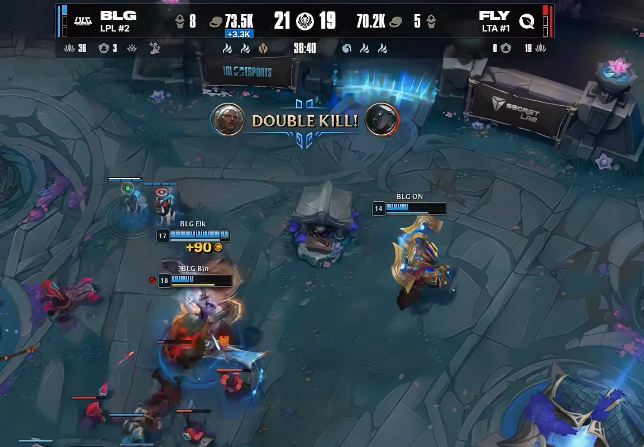
Task: Click the center emblem between the kill scores
Action: point(305,21)
